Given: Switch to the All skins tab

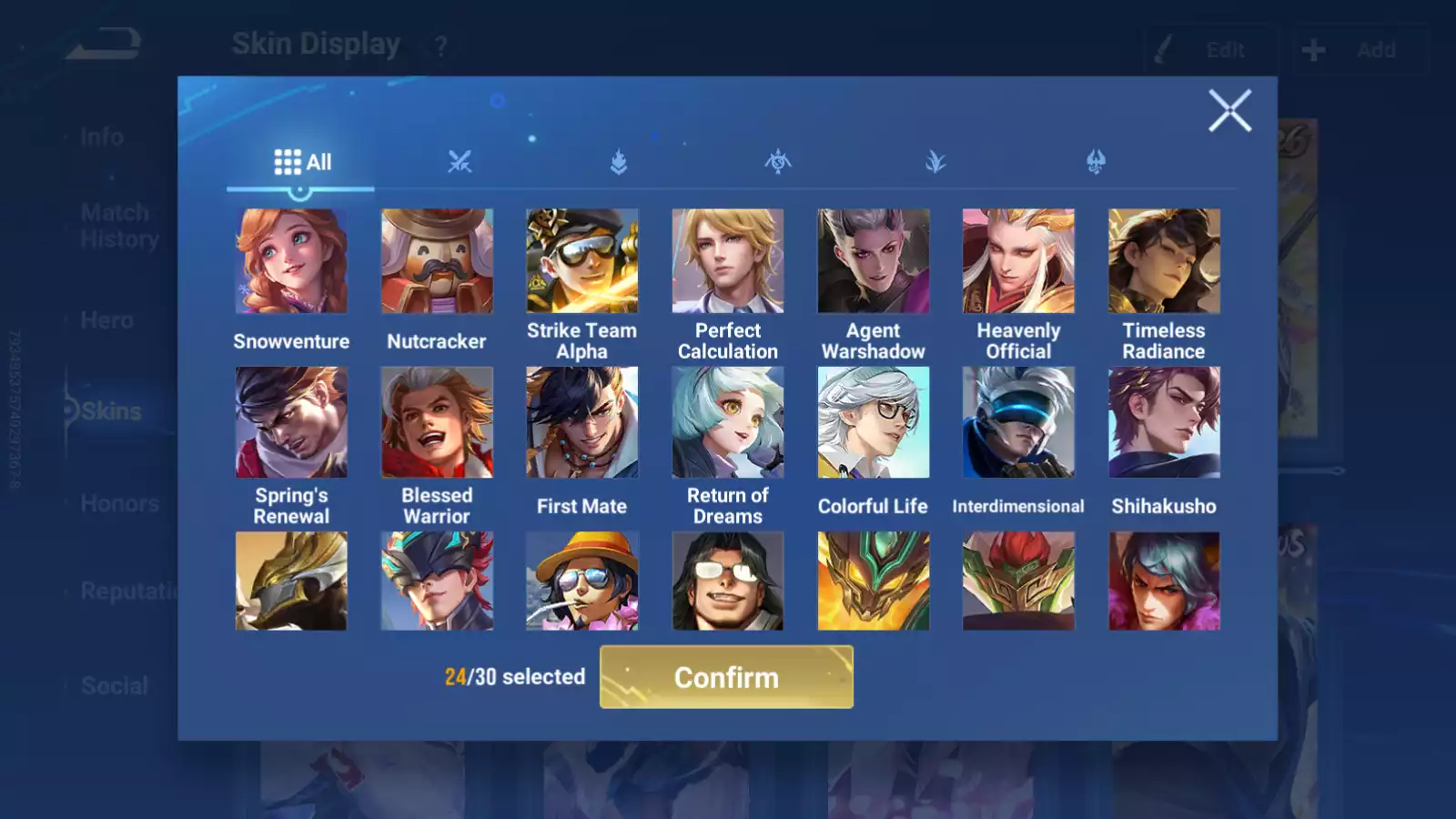Looking at the screenshot, I should pos(302,162).
